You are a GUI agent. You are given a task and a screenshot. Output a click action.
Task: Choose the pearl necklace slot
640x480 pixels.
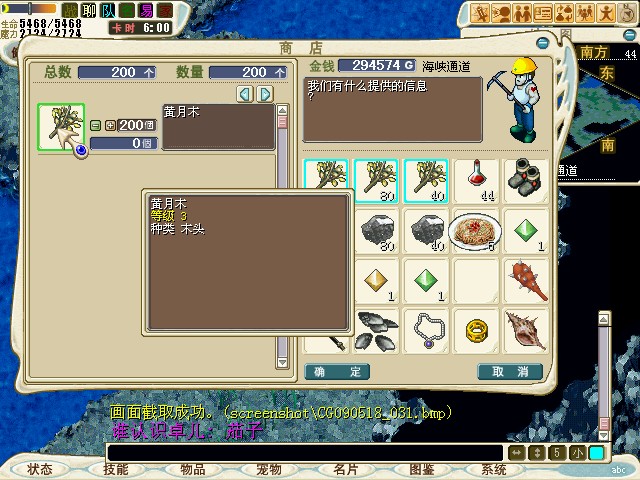click(x=426, y=331)
